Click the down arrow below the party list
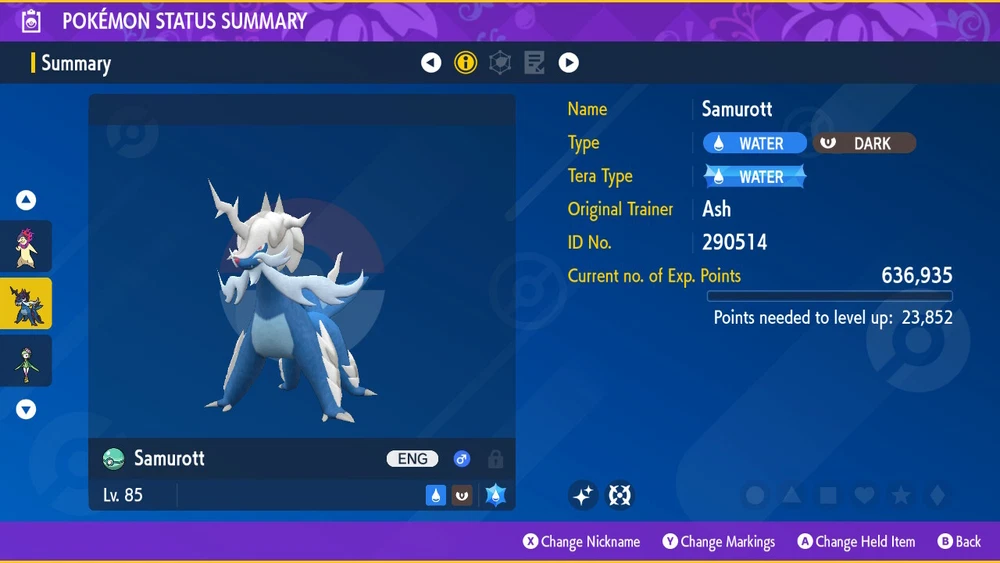The height and width of the screenshot is (563, 1000). [26, 409]
